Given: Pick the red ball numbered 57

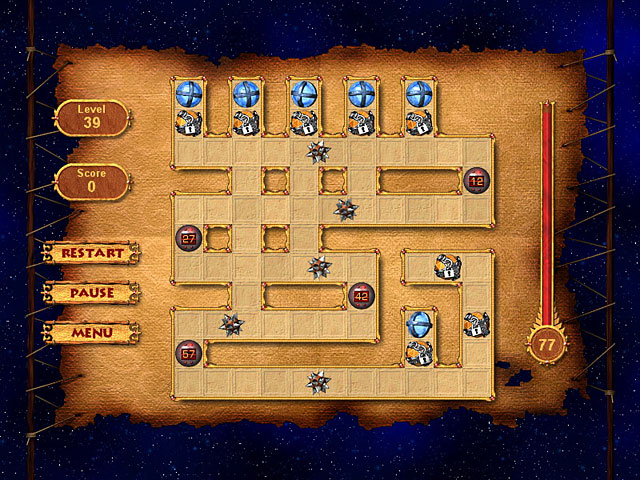Looking at the screenshot, I should tap(188, 352).
